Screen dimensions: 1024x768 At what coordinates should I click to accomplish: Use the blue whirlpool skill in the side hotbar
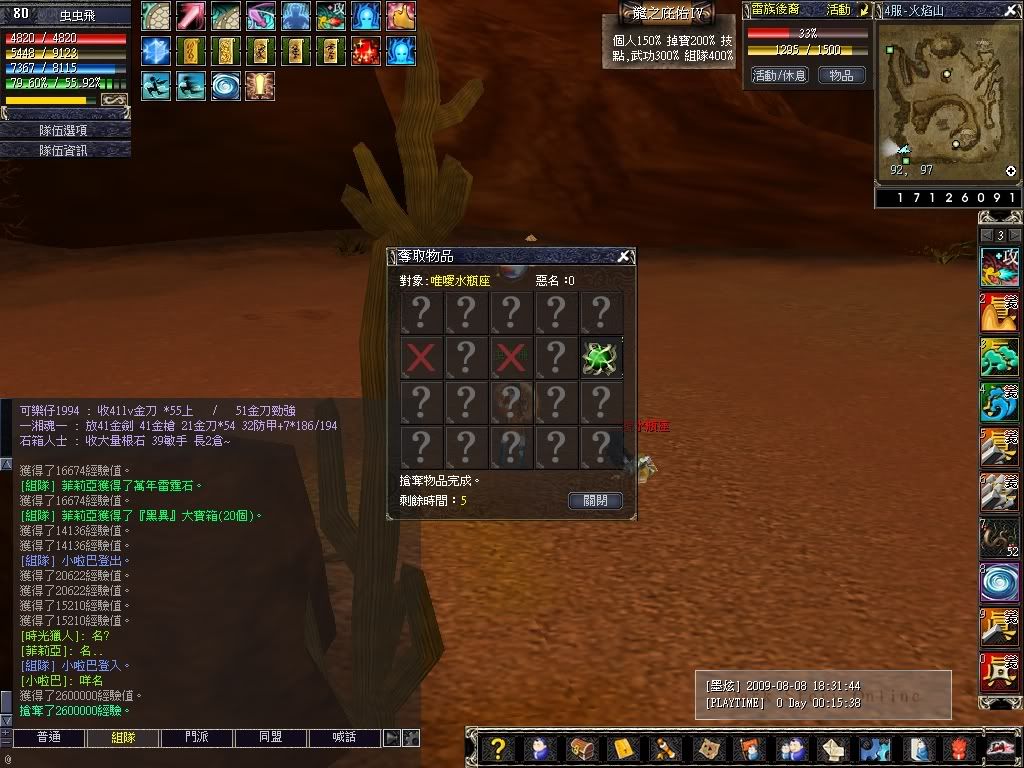pyautogui.click(x=999, y=581)
